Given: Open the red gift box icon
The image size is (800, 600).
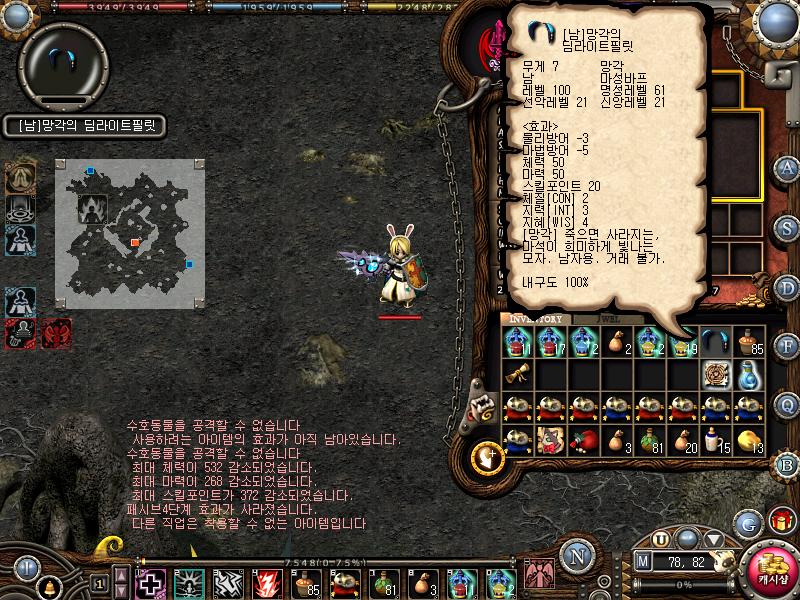Looking at the screenshot, I should (781, 522).
